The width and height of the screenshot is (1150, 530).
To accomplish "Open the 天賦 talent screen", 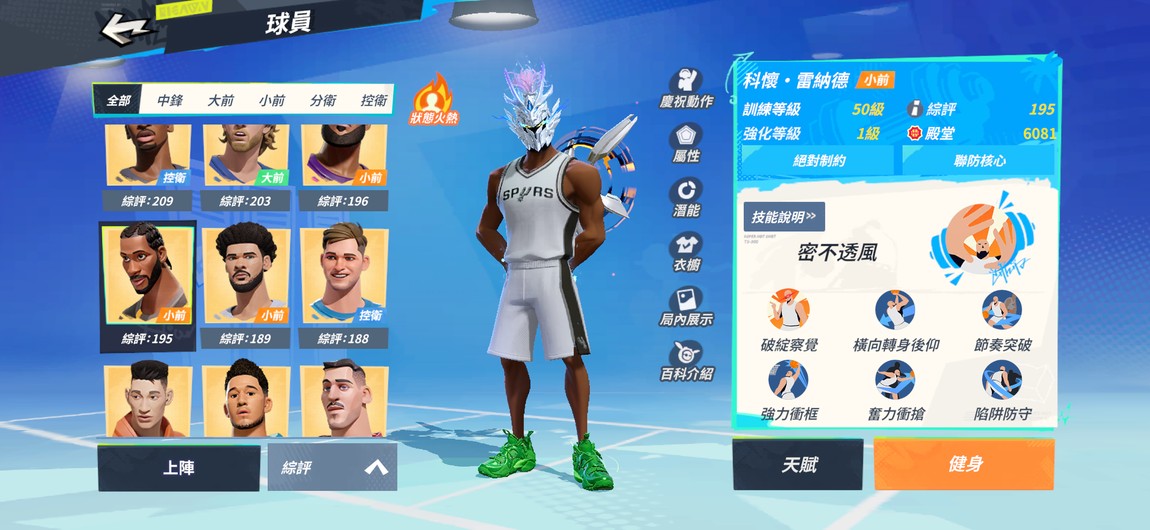I will coord(797,465).
